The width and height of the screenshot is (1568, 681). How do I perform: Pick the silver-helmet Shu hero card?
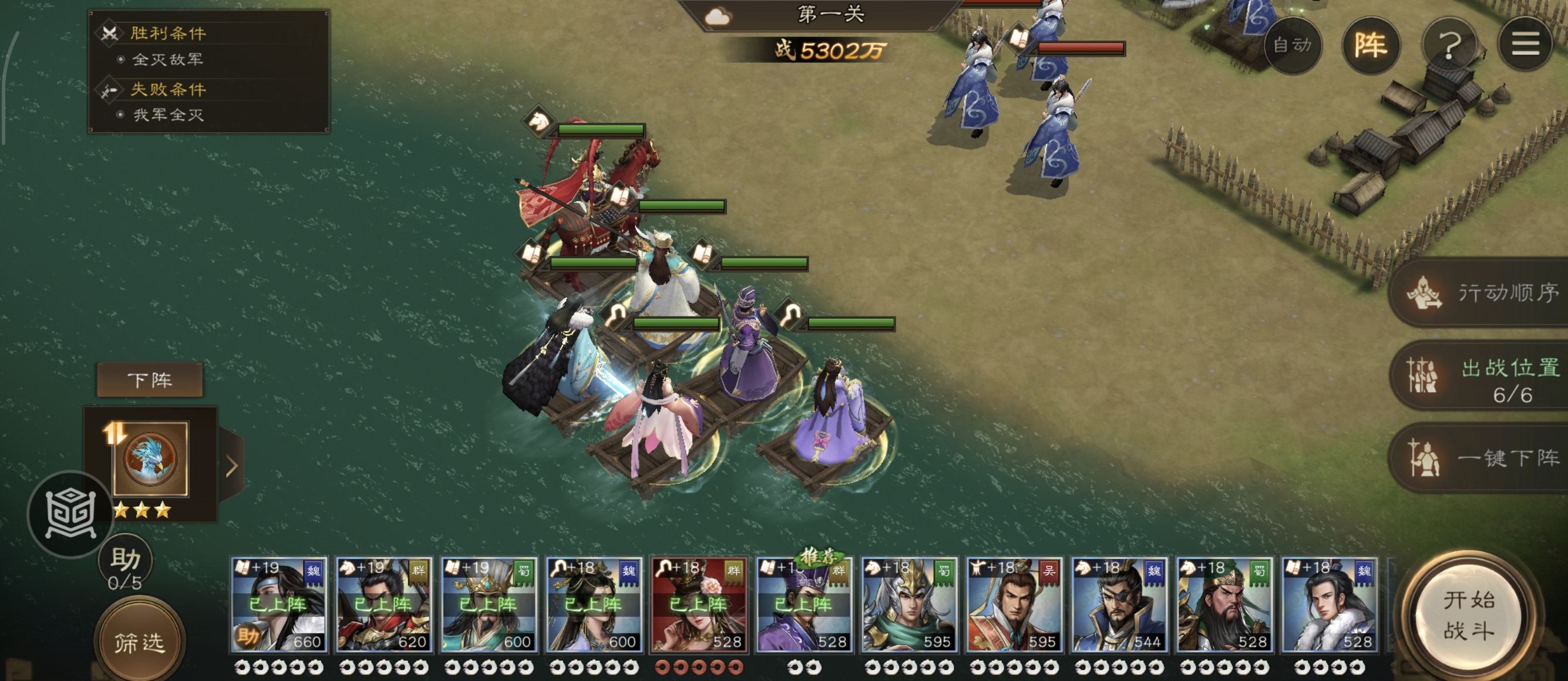pos(909,605)
